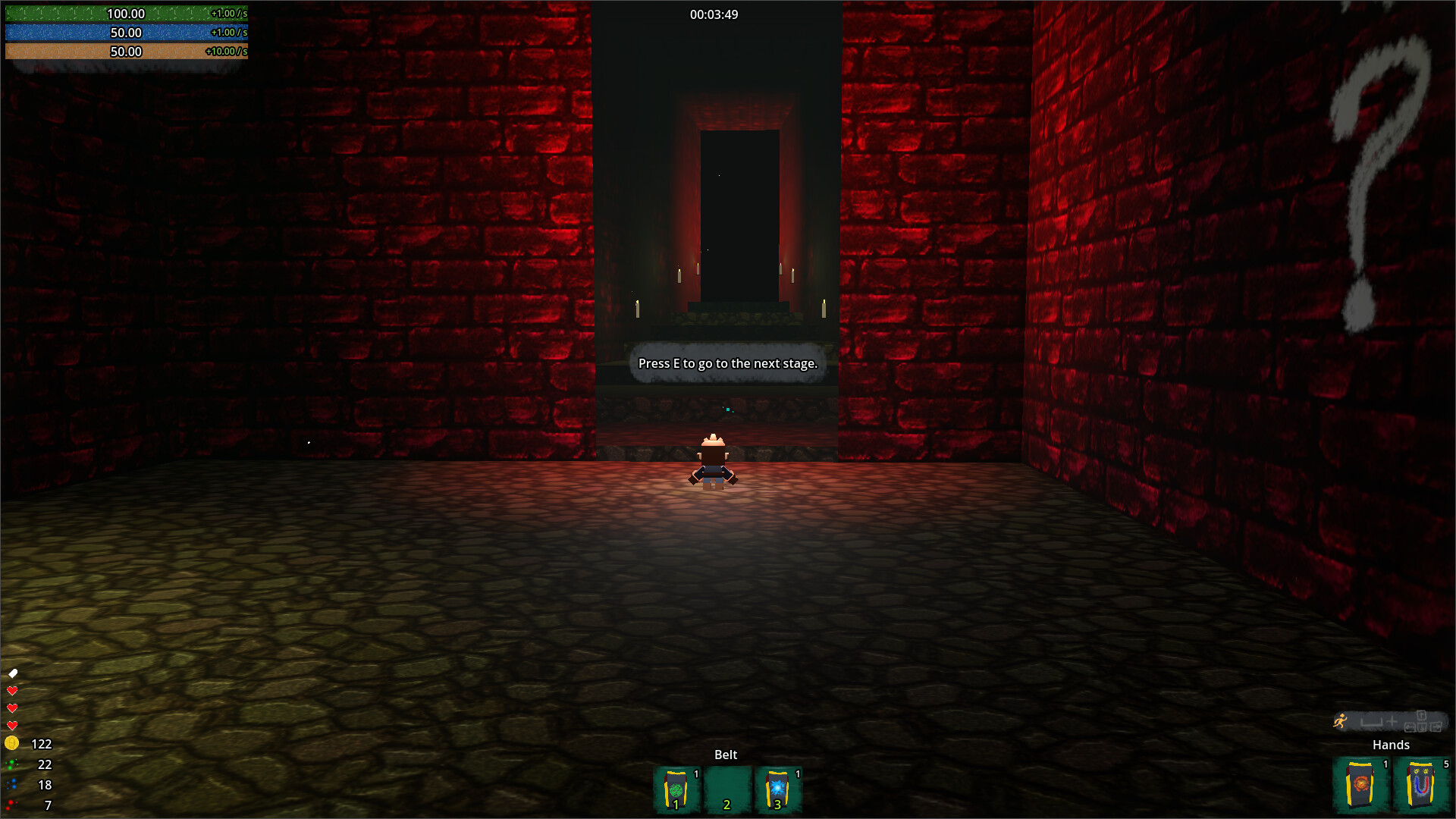1456x819 pixels.
Task: Click the spacebar key icon in the movement hint
Action: click(1370, 722)
